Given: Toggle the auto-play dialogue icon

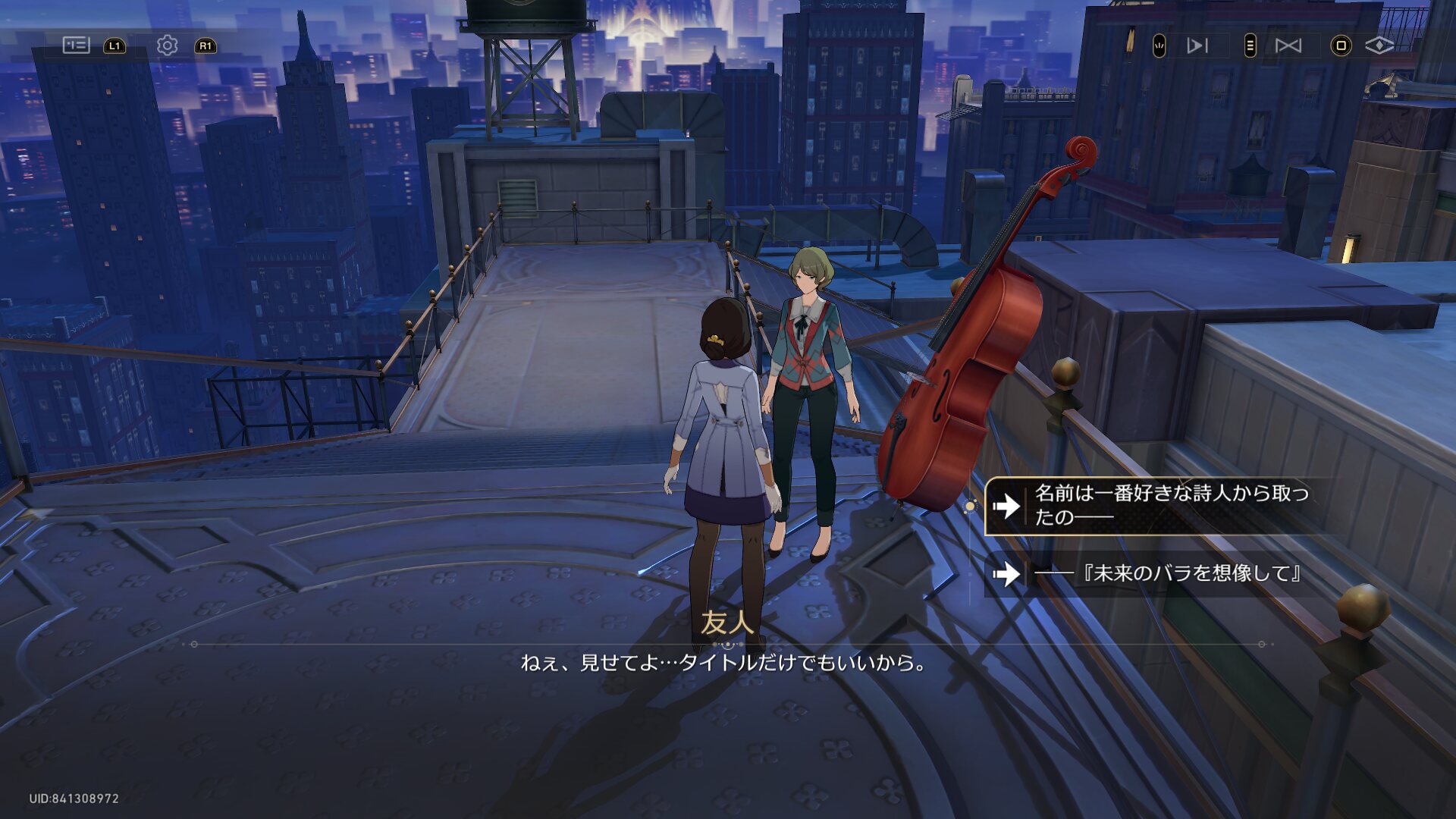Looking at the screenshot, I should [1197, 45].
